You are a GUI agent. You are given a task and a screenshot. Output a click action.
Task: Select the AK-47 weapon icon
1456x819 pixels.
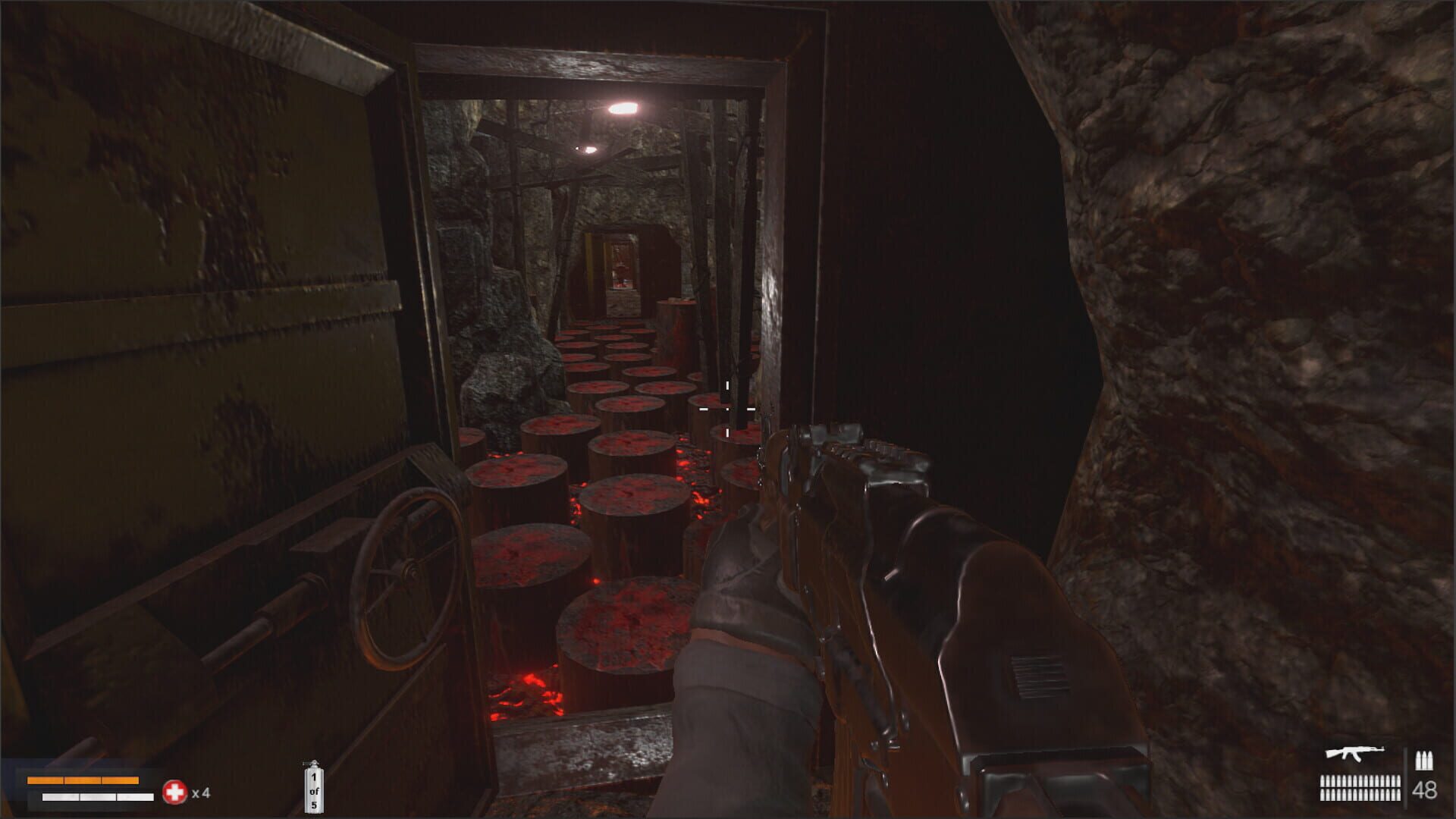1354,753
